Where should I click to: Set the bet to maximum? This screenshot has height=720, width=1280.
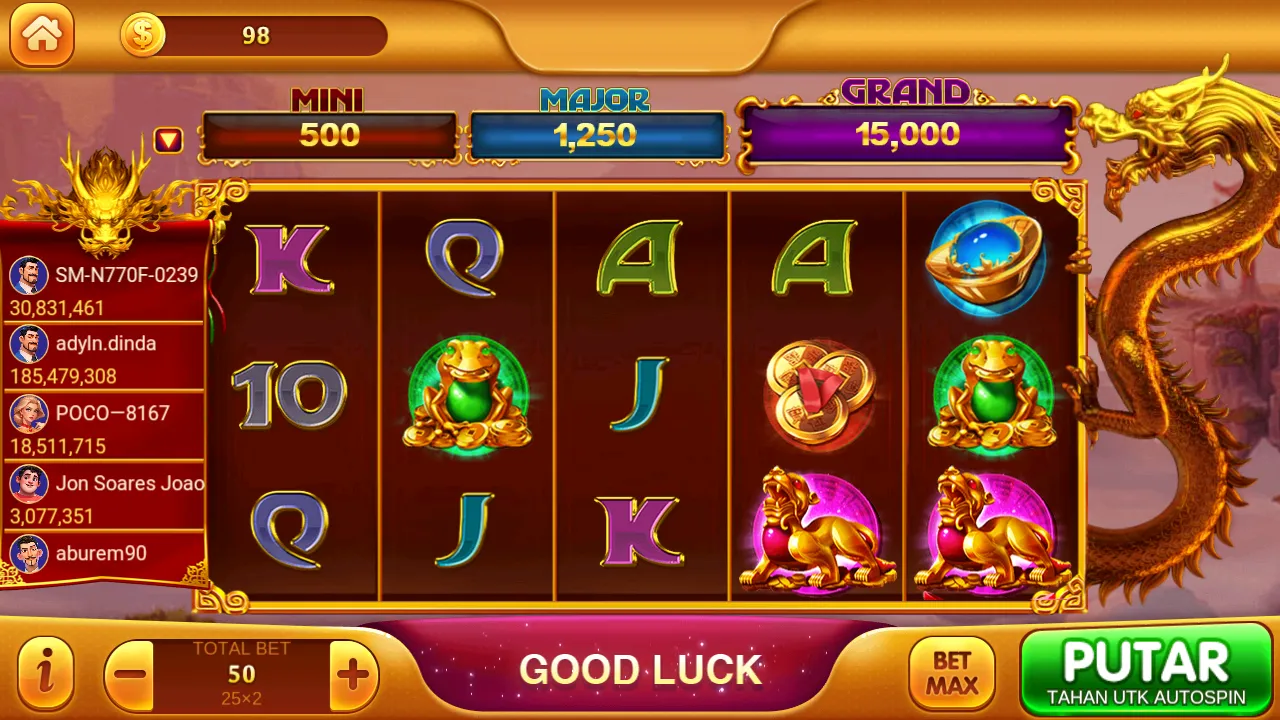951,673
